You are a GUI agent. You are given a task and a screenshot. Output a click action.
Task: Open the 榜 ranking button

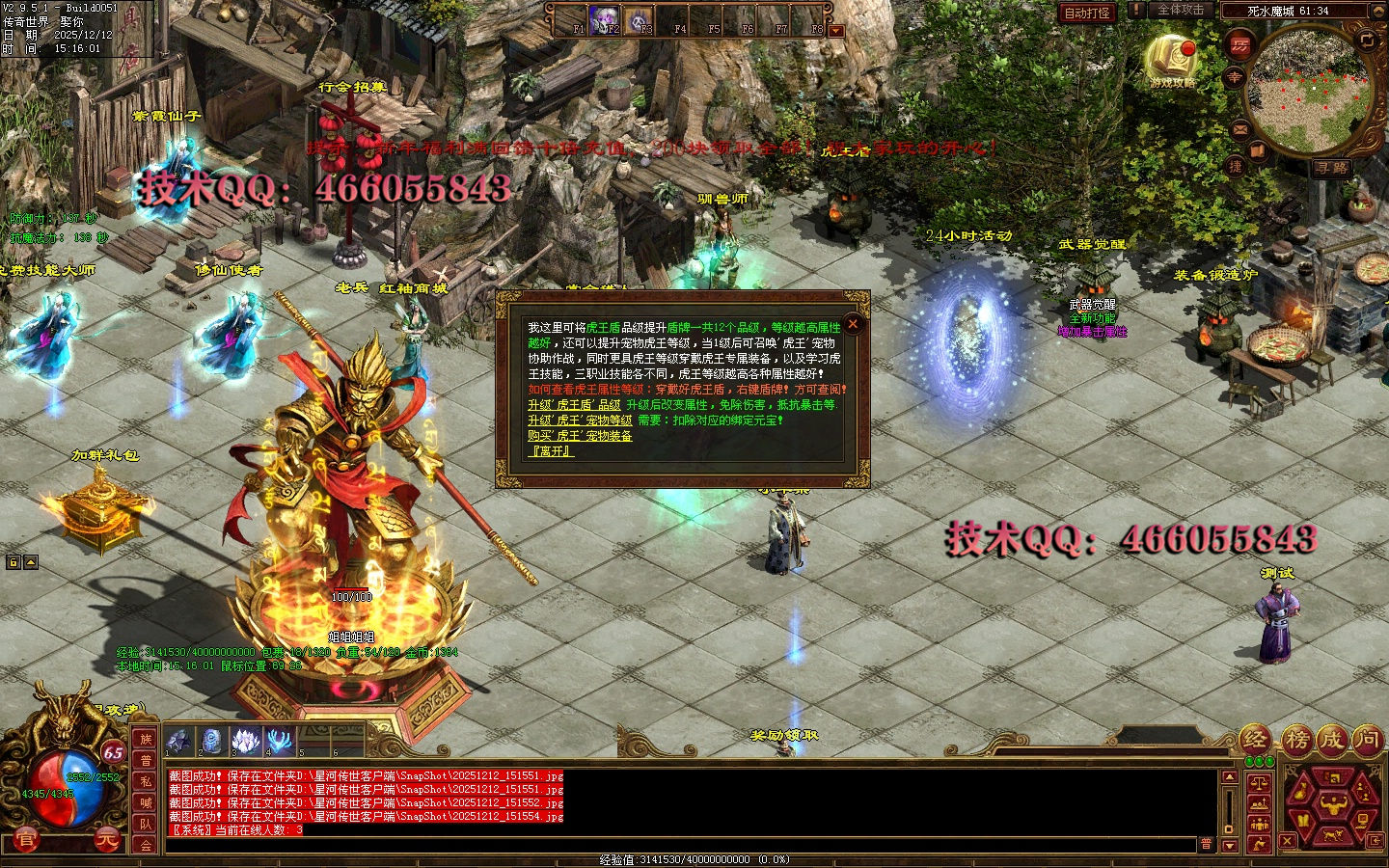1297,740
